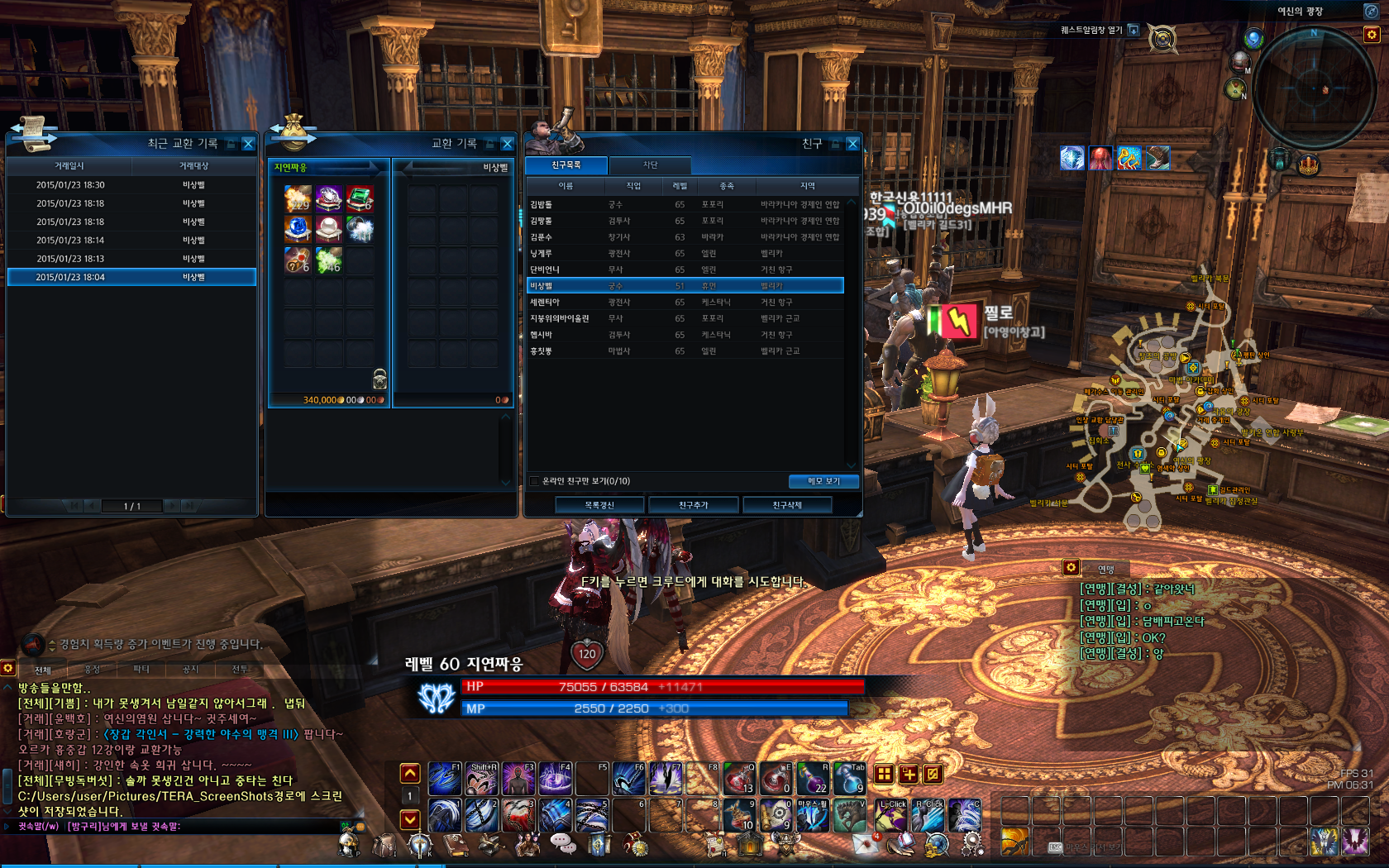Viewport: 1389px width, 868px height.
Task: Open the minimap settings gear
Action: pos(1372,35)
